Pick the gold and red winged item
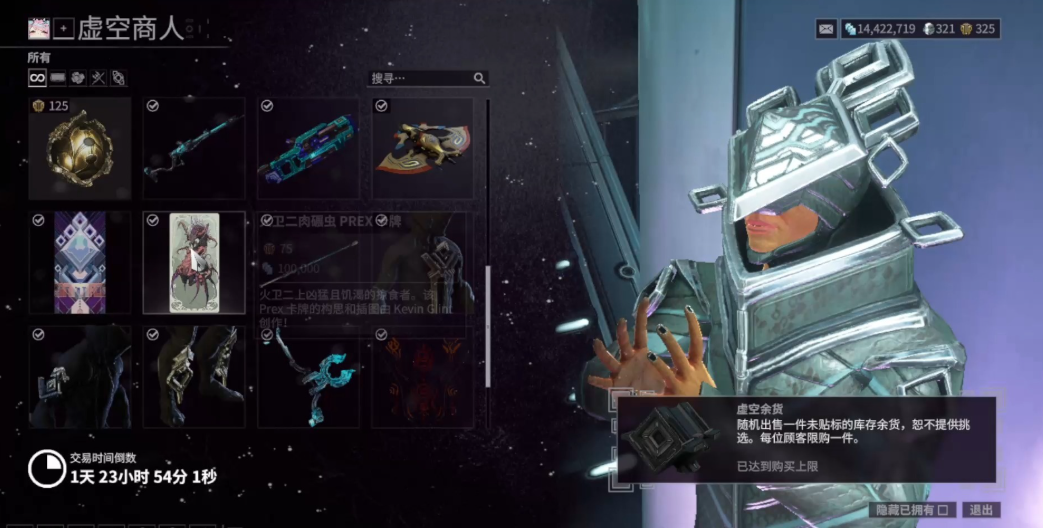The width and height of the screenshot is (1043, 528). 423,148
